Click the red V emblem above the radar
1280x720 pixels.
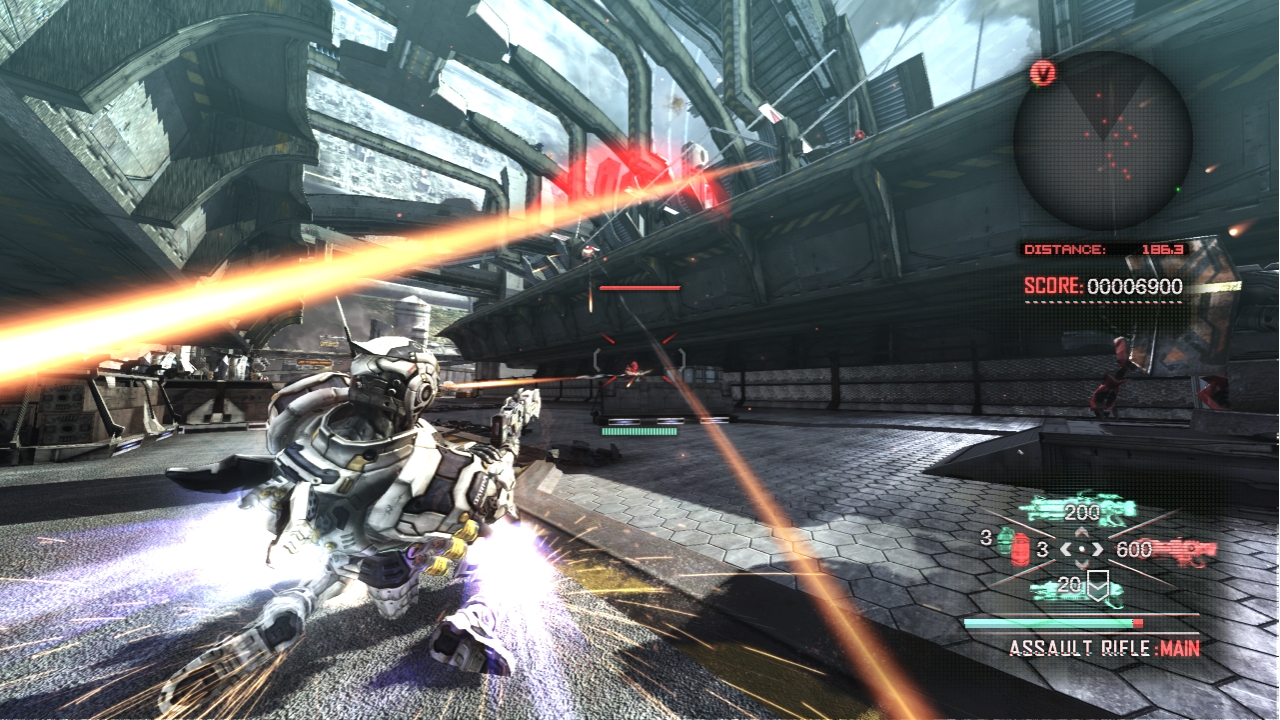pyautogui.click(x=1043, y=73)
